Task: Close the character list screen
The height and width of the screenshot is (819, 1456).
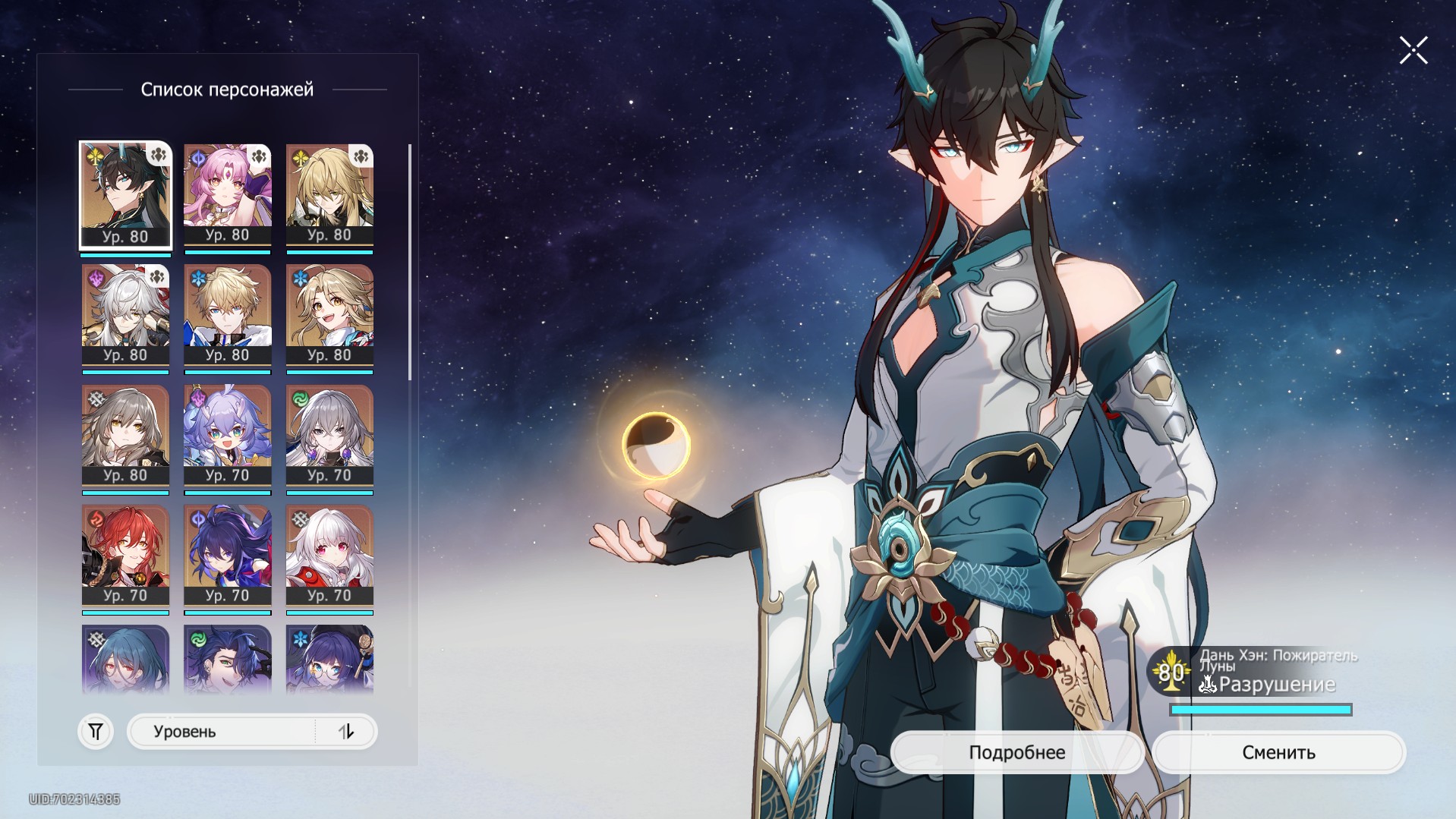Action: (1413, 51)
